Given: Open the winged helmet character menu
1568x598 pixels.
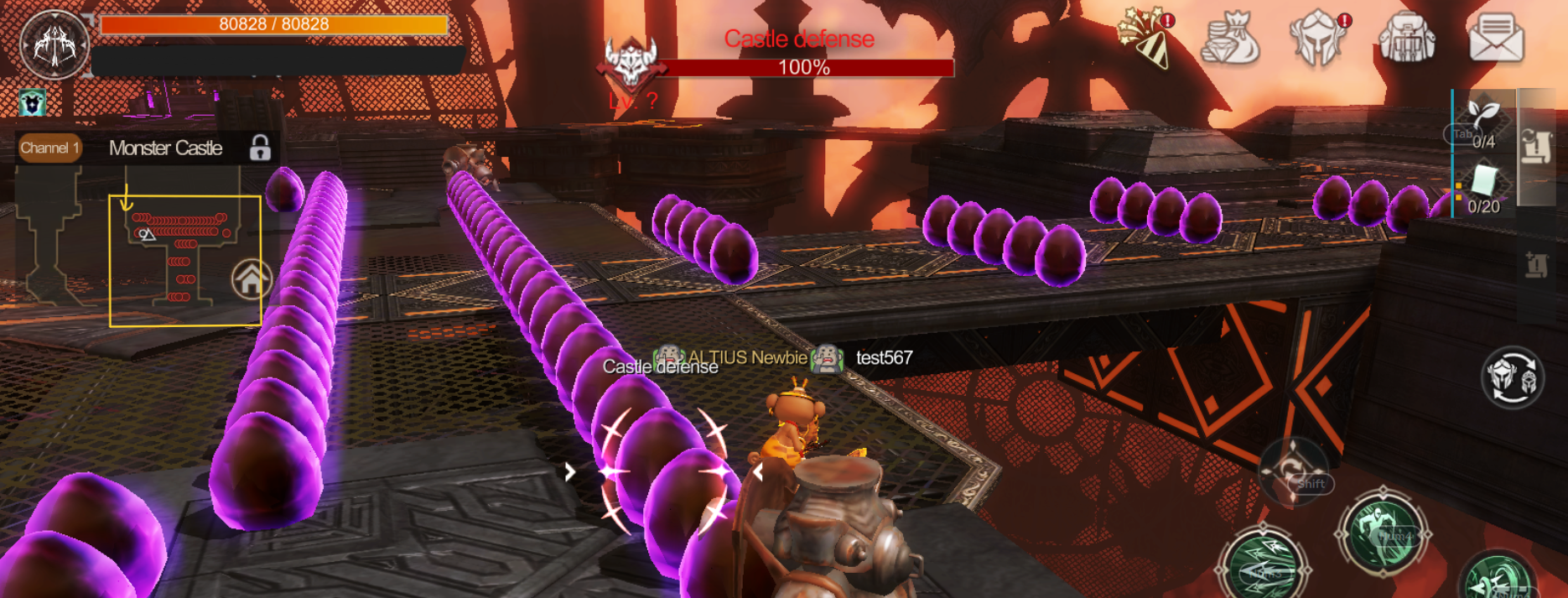Looking at the screenshot, I should (1317, 39).
